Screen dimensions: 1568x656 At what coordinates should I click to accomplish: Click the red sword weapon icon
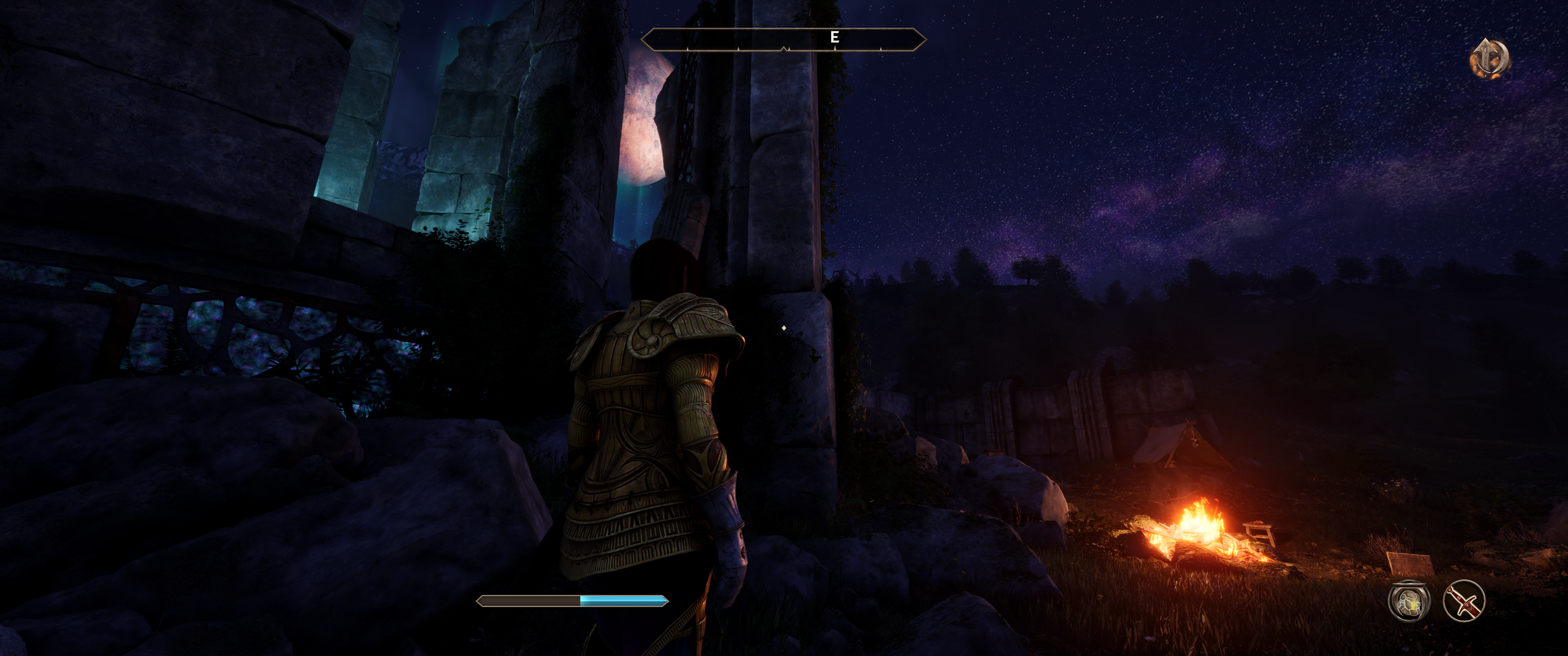click(1463, 601)
